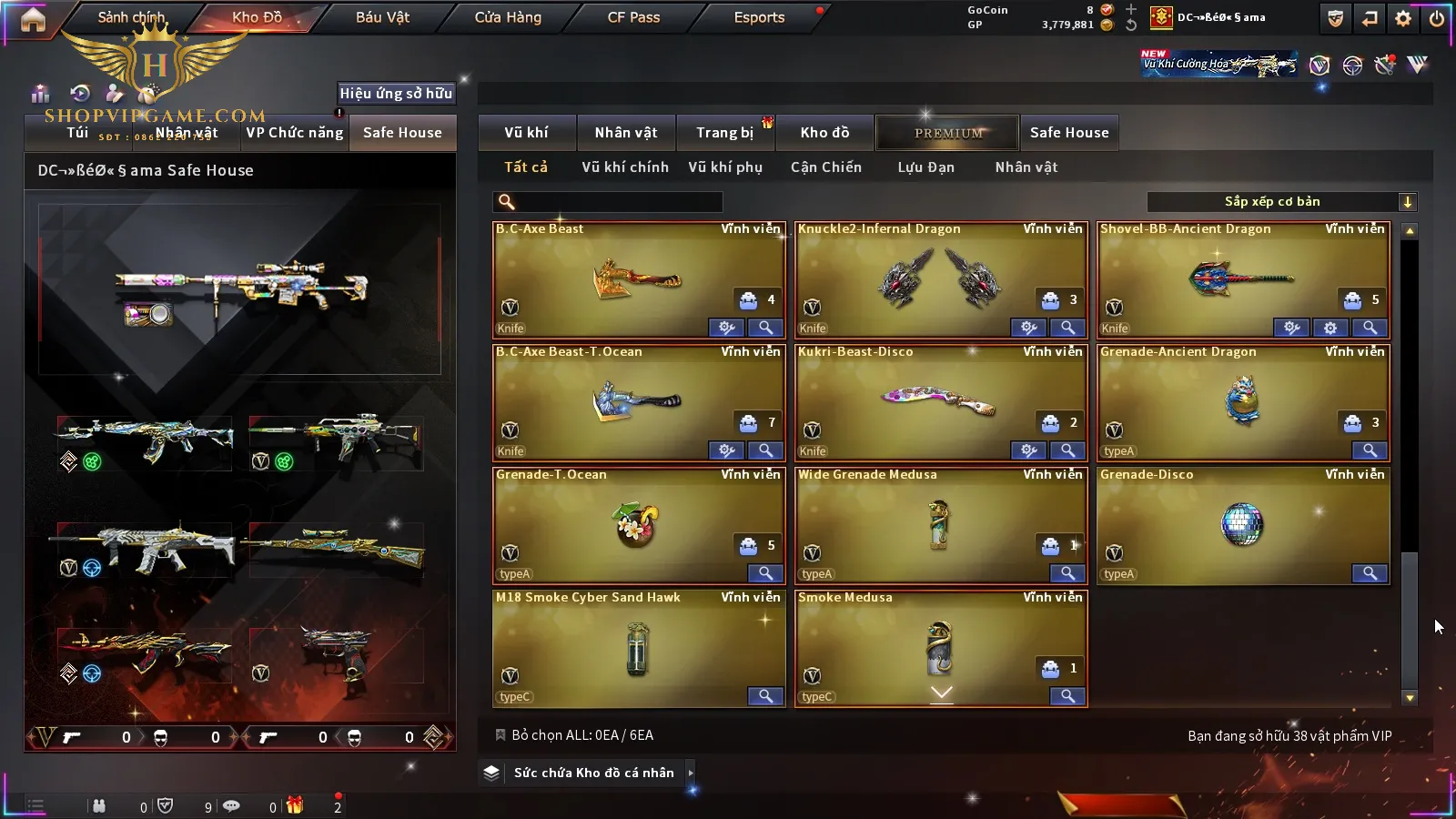Click the Hiệu ứng sở hữu button
The height and width of the screenshot is (819, 1456).
tap(396, 93)
